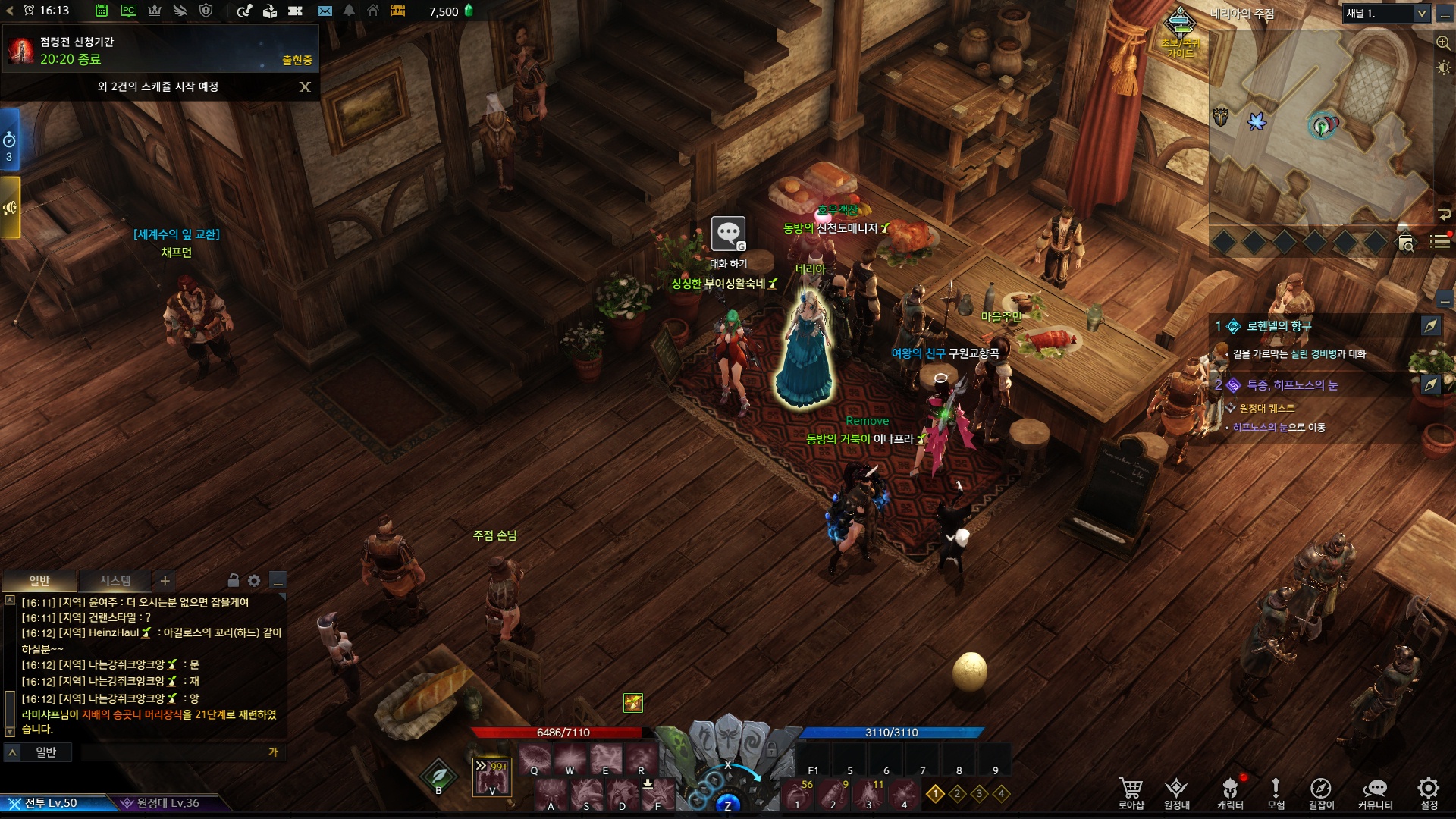Open the 커뮤니티 community menu

pyautogui.click(x=1375, y=792)
